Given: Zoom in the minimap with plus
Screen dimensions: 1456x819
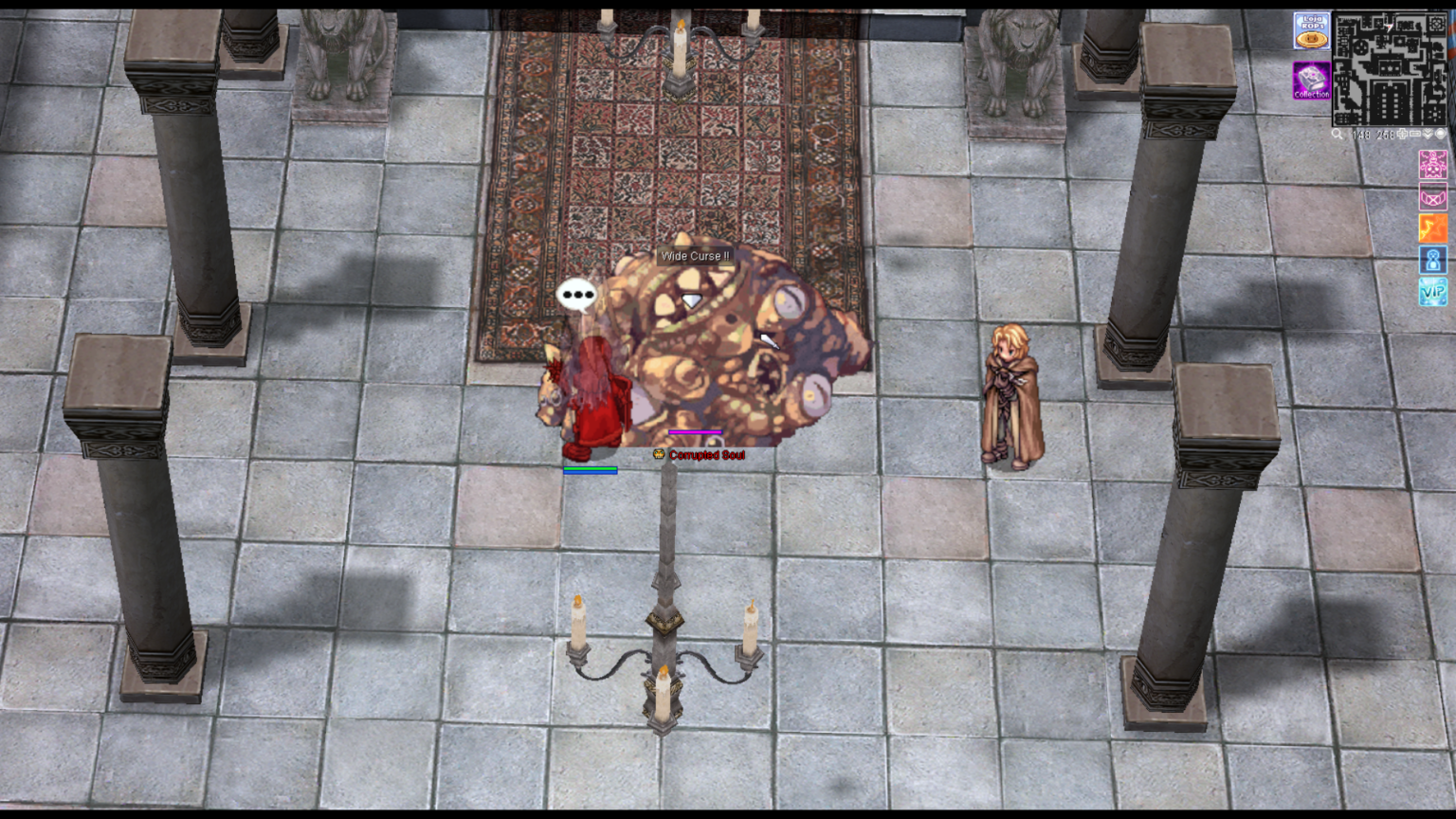Looking at the screenshot, I should click(1402, 134).
